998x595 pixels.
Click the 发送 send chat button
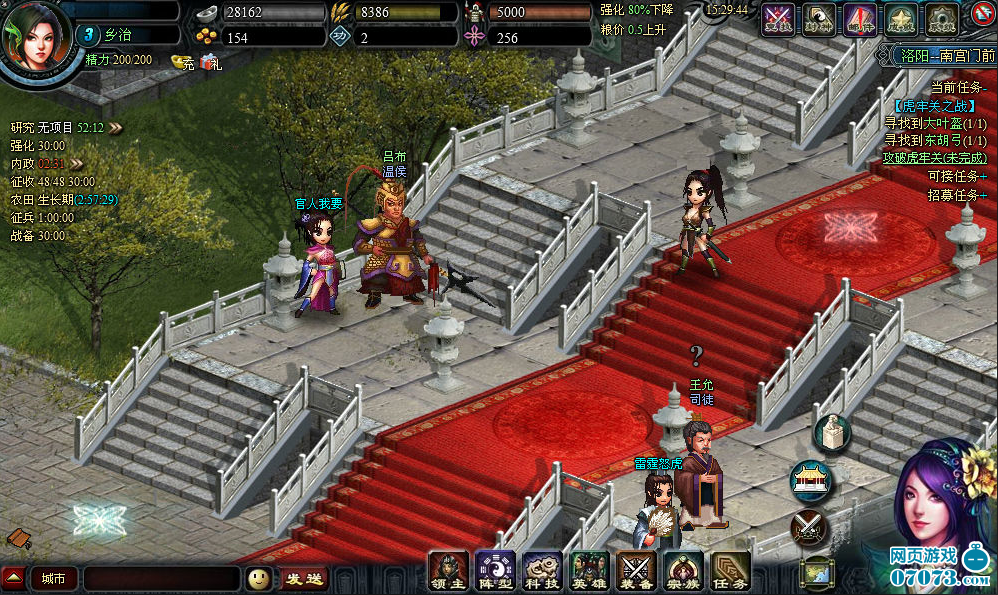303,578
